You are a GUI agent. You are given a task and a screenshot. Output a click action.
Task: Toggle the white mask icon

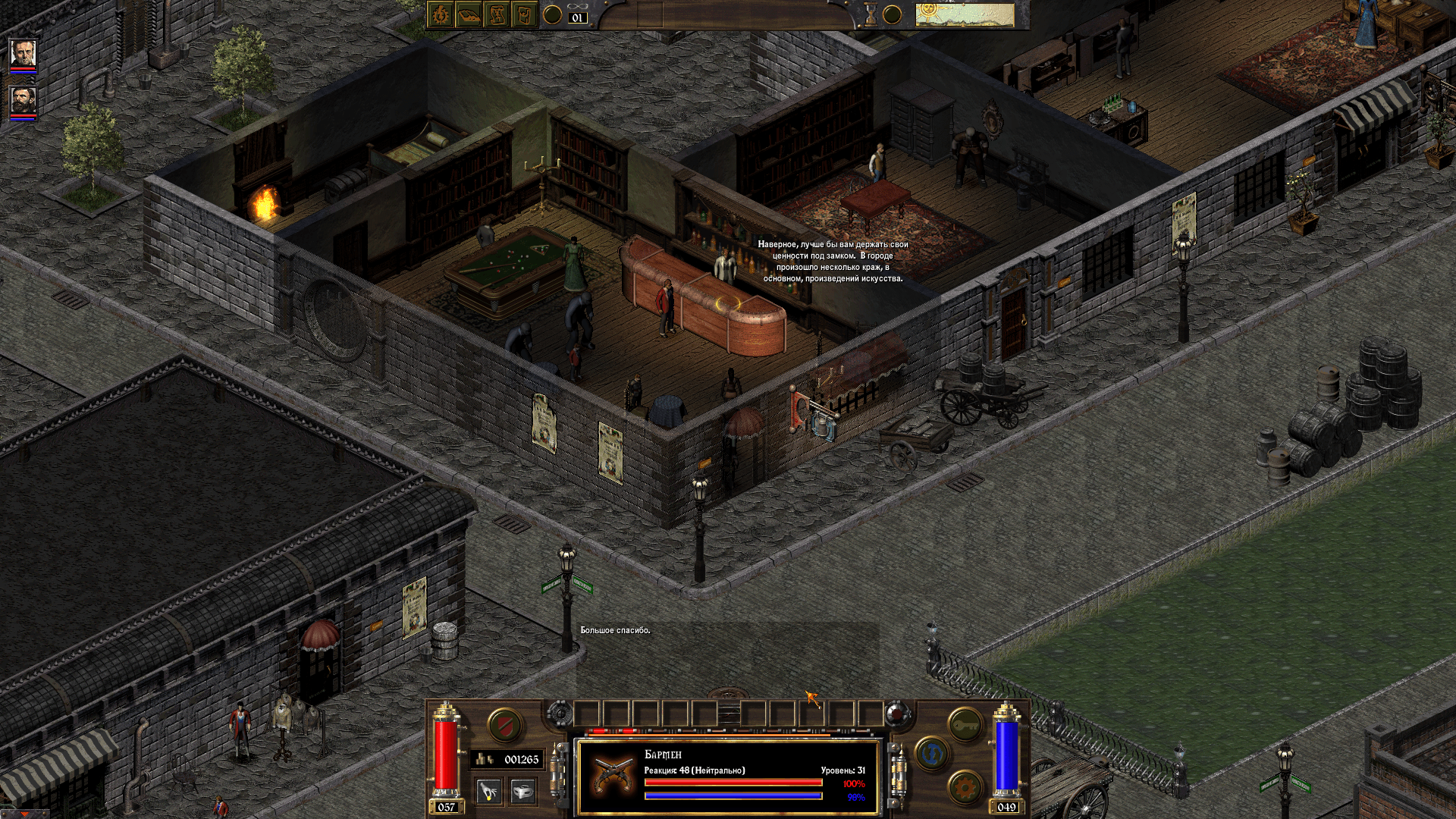[x=522, y=792]
